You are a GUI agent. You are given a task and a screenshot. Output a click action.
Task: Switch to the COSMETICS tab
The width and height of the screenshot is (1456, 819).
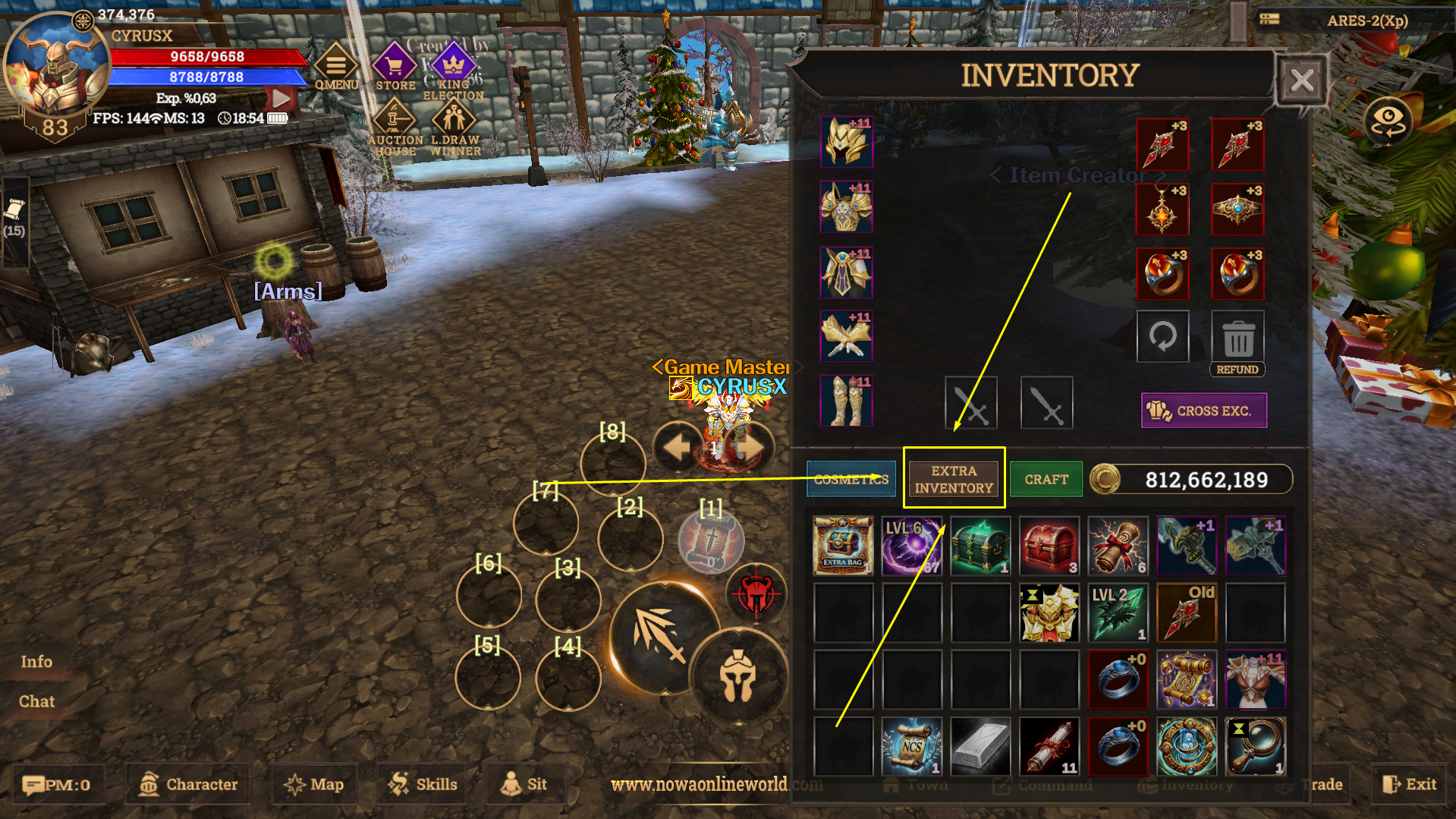(851, 479)
